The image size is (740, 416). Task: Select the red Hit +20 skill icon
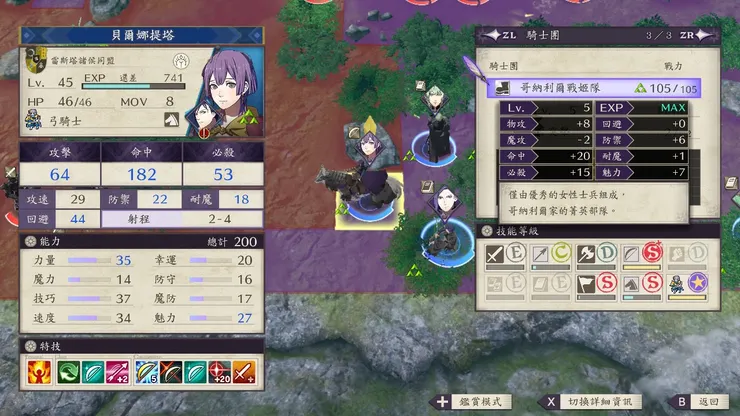pyautogui.click(x=221, y=373)
